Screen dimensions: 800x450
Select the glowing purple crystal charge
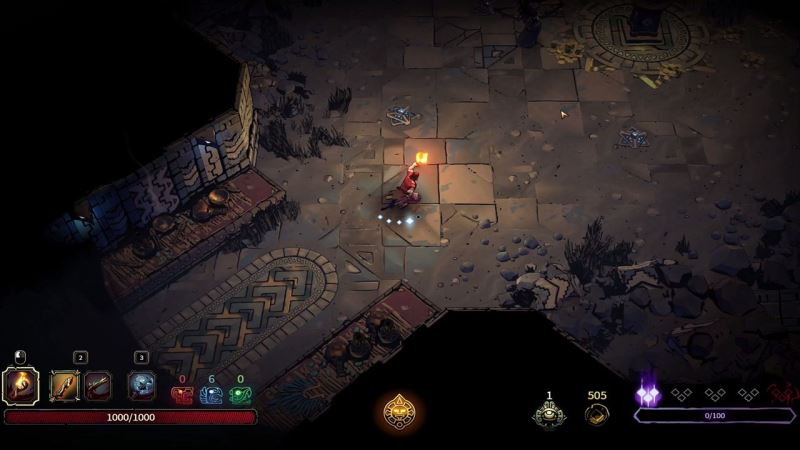(647, 395)
